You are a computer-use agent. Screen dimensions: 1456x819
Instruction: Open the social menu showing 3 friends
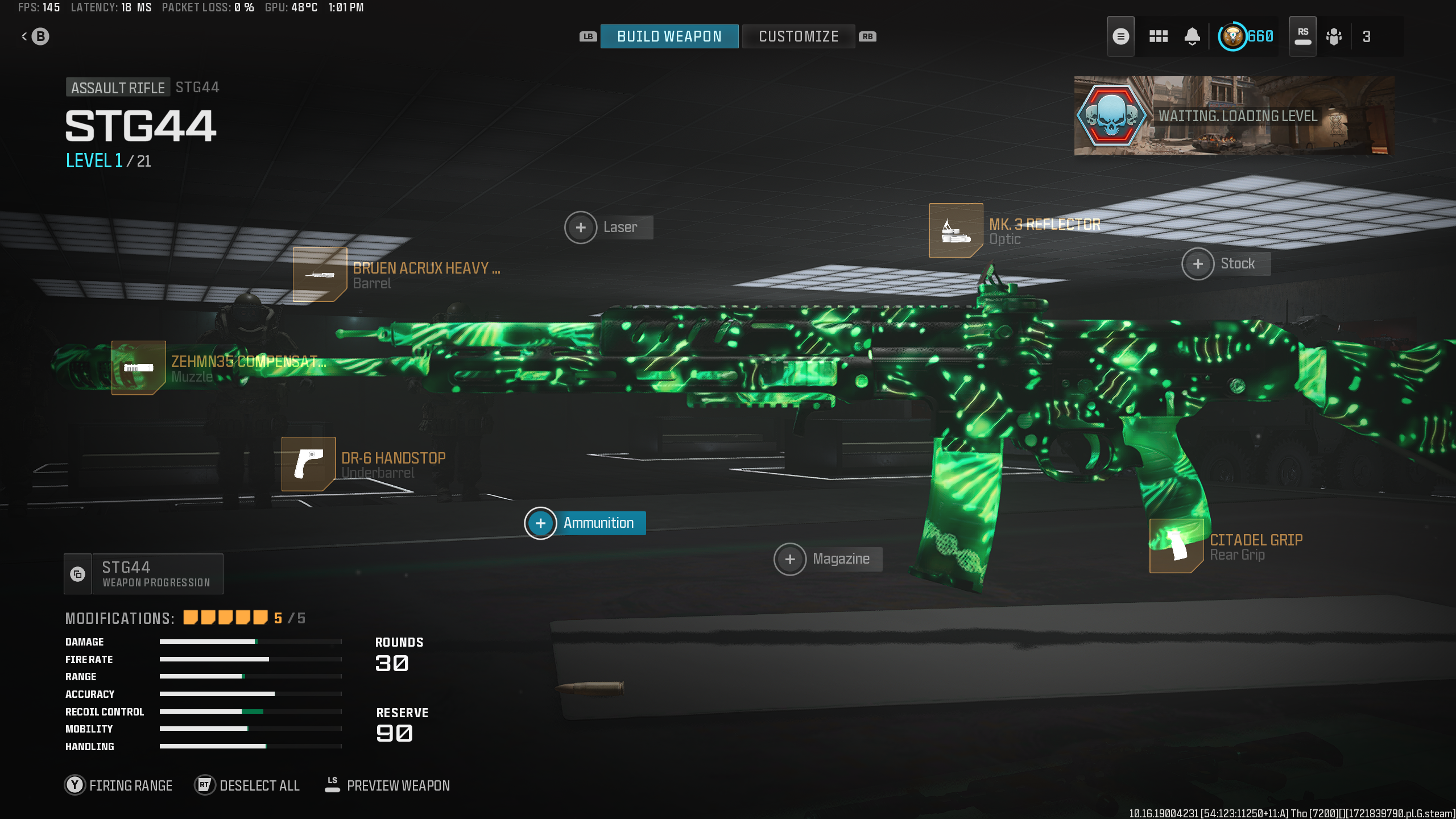click(x=1334, y=36)
